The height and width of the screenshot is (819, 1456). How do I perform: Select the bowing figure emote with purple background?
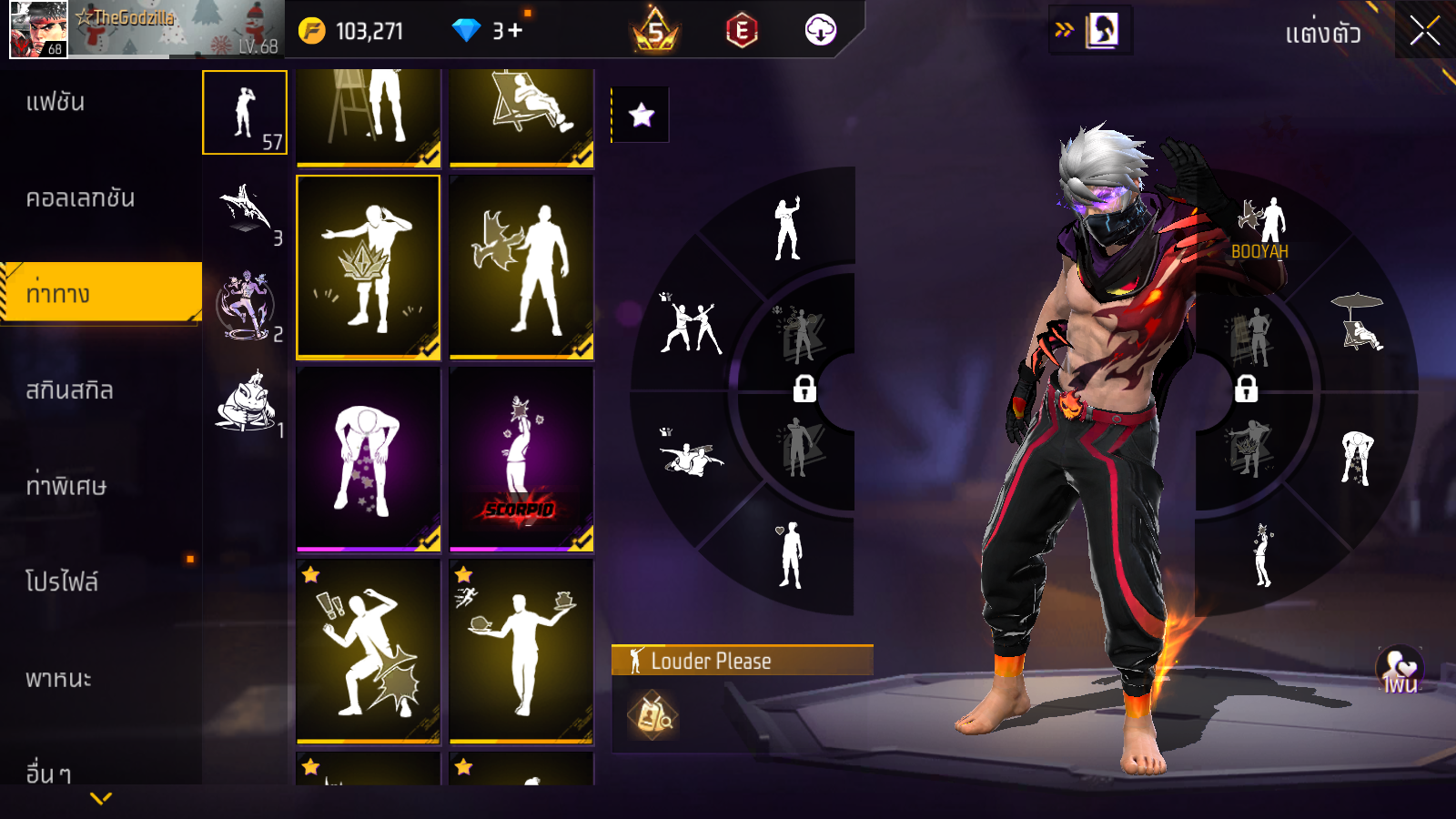point(369,460)
